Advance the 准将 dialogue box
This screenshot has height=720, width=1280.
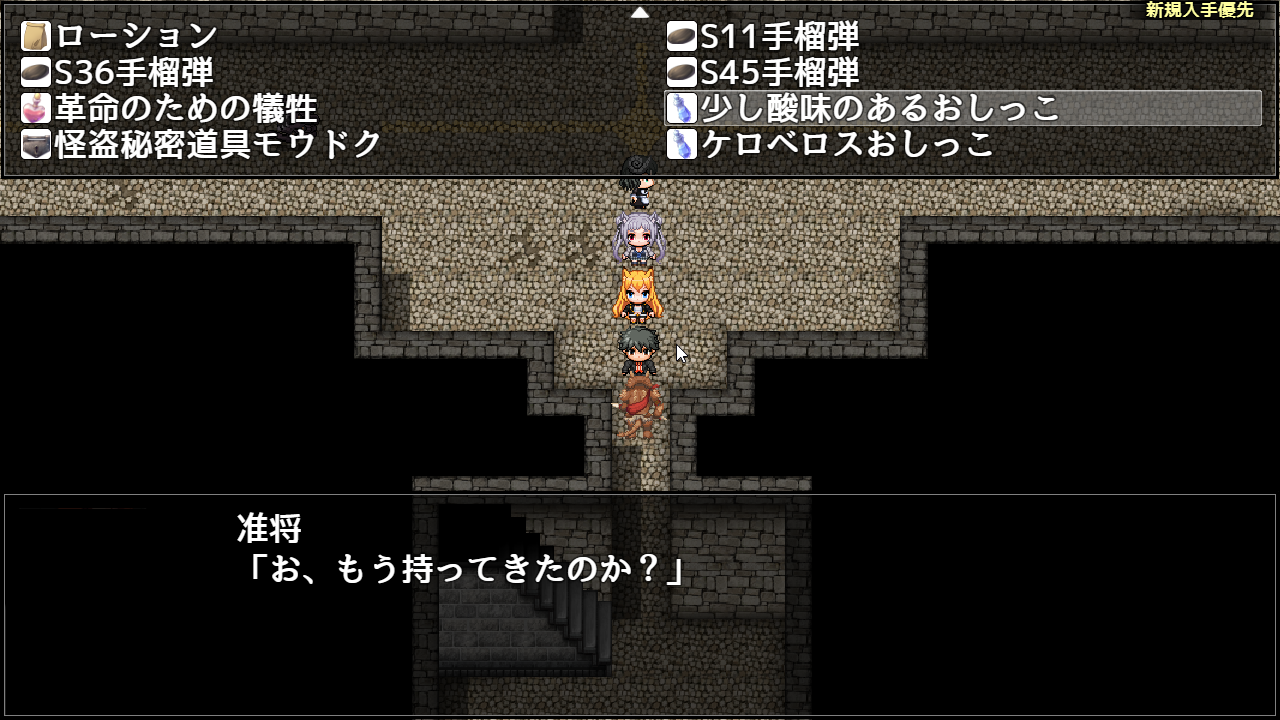coord(640,604)
